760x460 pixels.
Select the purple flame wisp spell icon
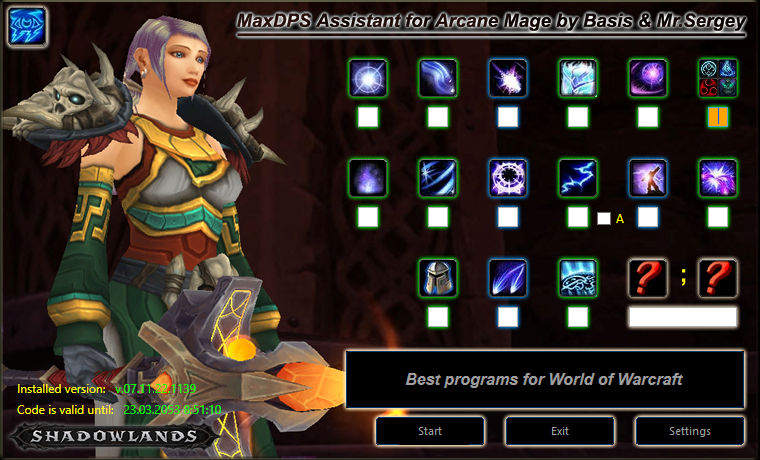click(x=368, y=178)
